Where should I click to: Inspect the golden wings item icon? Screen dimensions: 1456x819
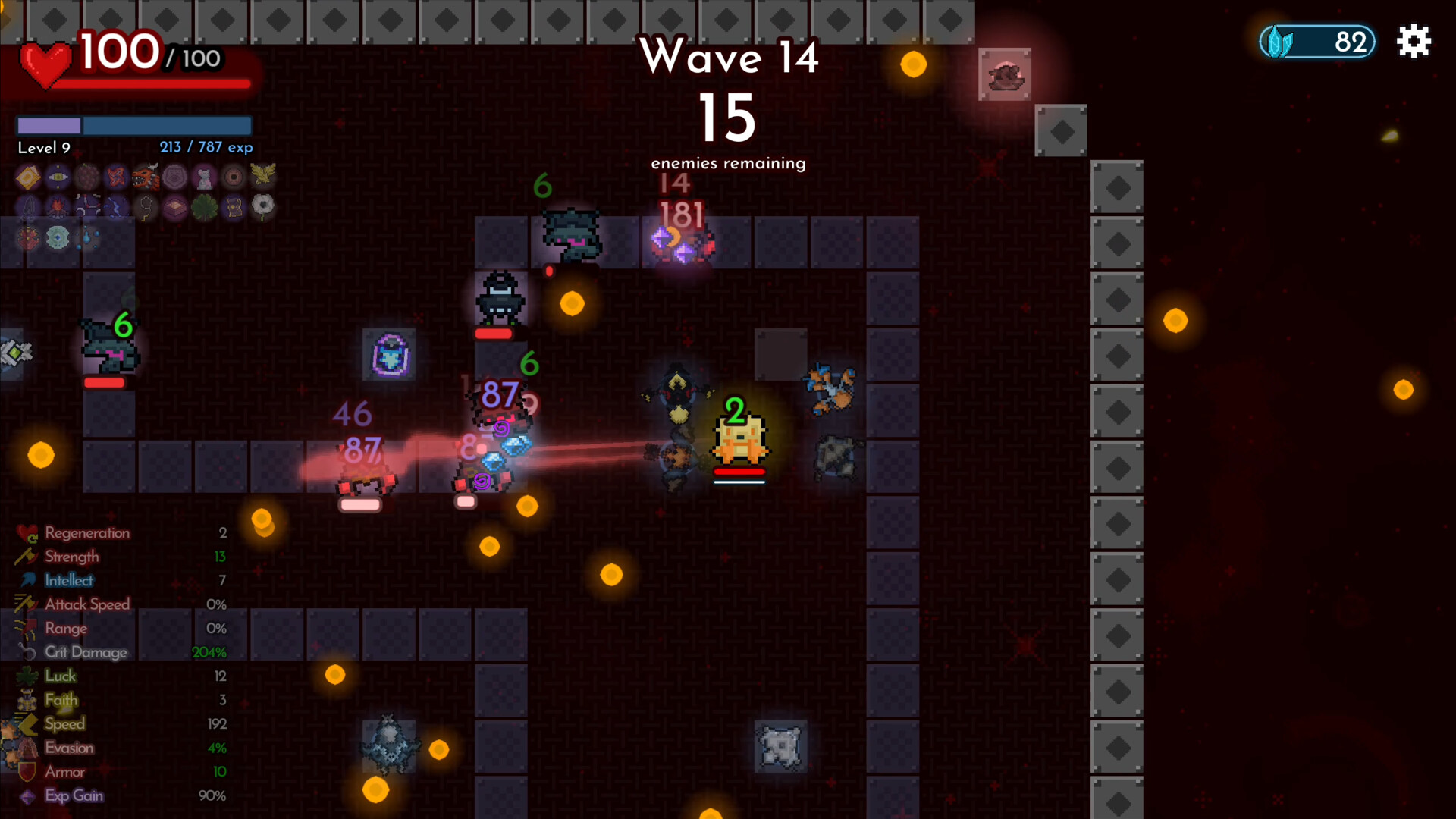point(263,176)
